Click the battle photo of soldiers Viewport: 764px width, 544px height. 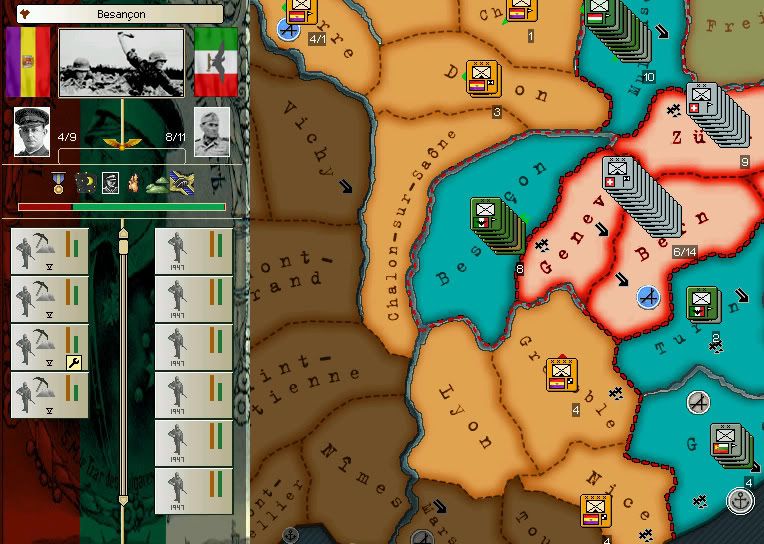[x=121, y=62]
